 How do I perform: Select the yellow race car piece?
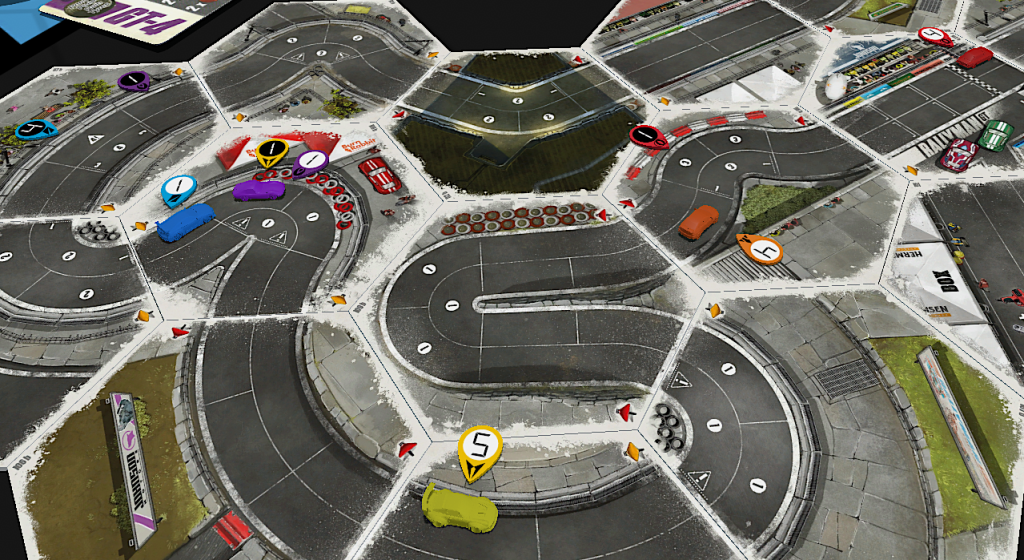tap(459, 509)
